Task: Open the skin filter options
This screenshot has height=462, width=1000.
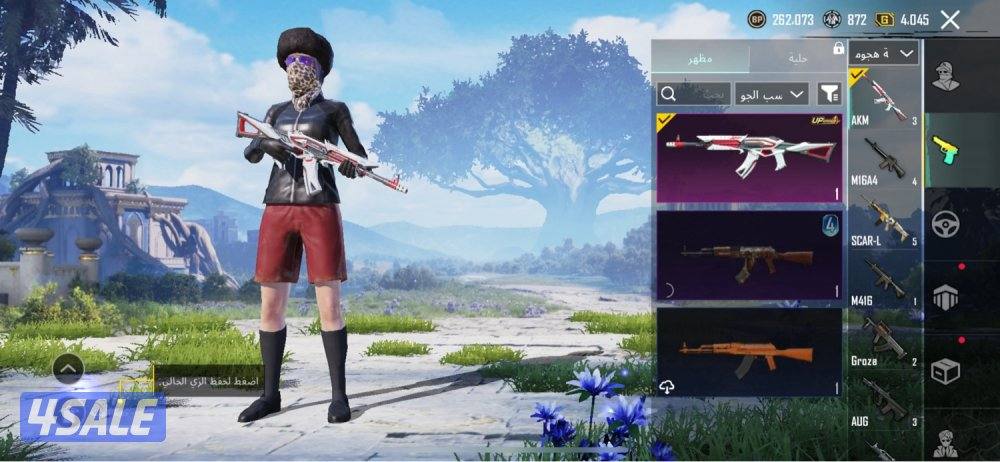Action: (829, 94)
